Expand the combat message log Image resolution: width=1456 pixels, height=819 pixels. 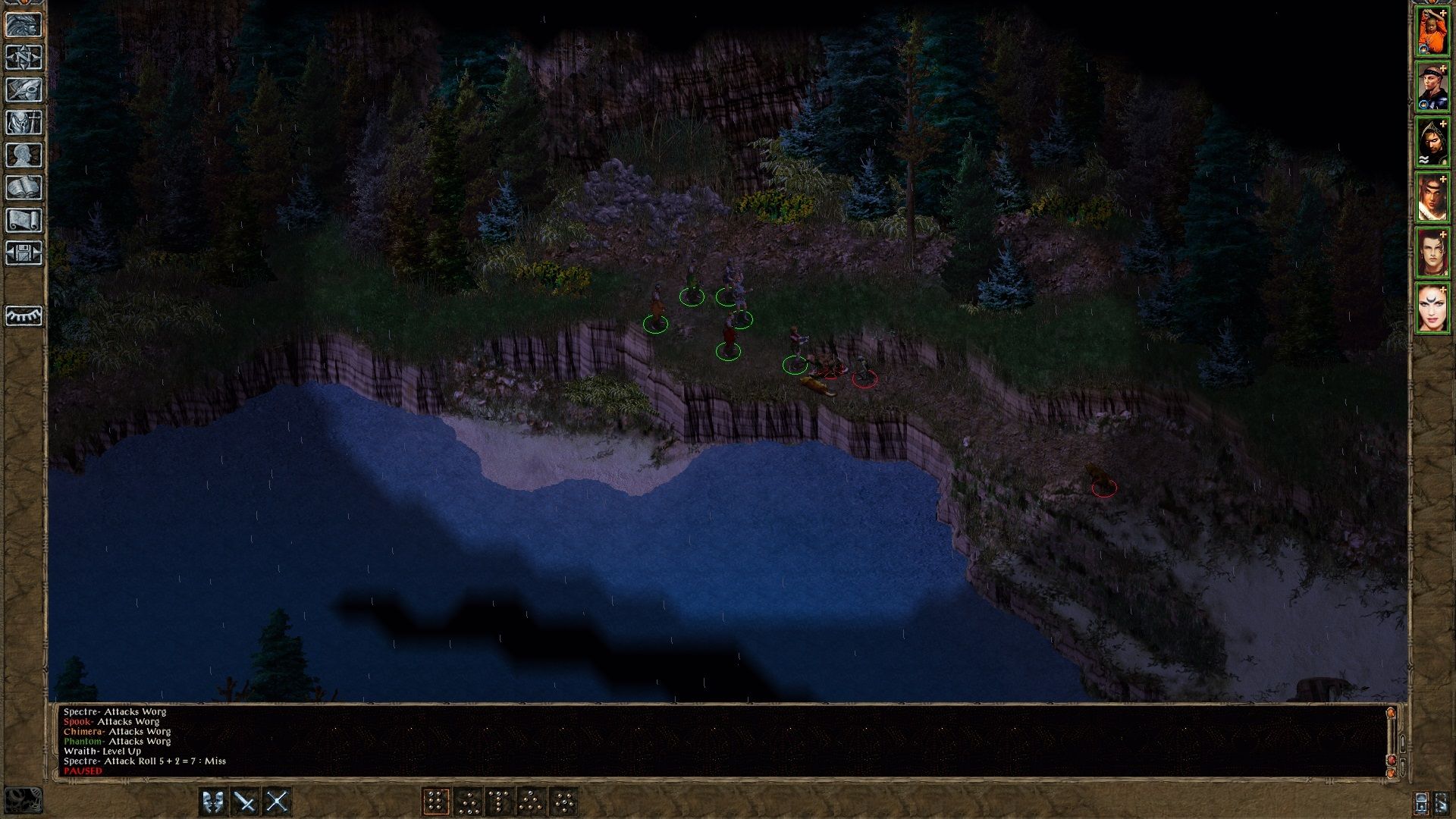(1402, 742)
